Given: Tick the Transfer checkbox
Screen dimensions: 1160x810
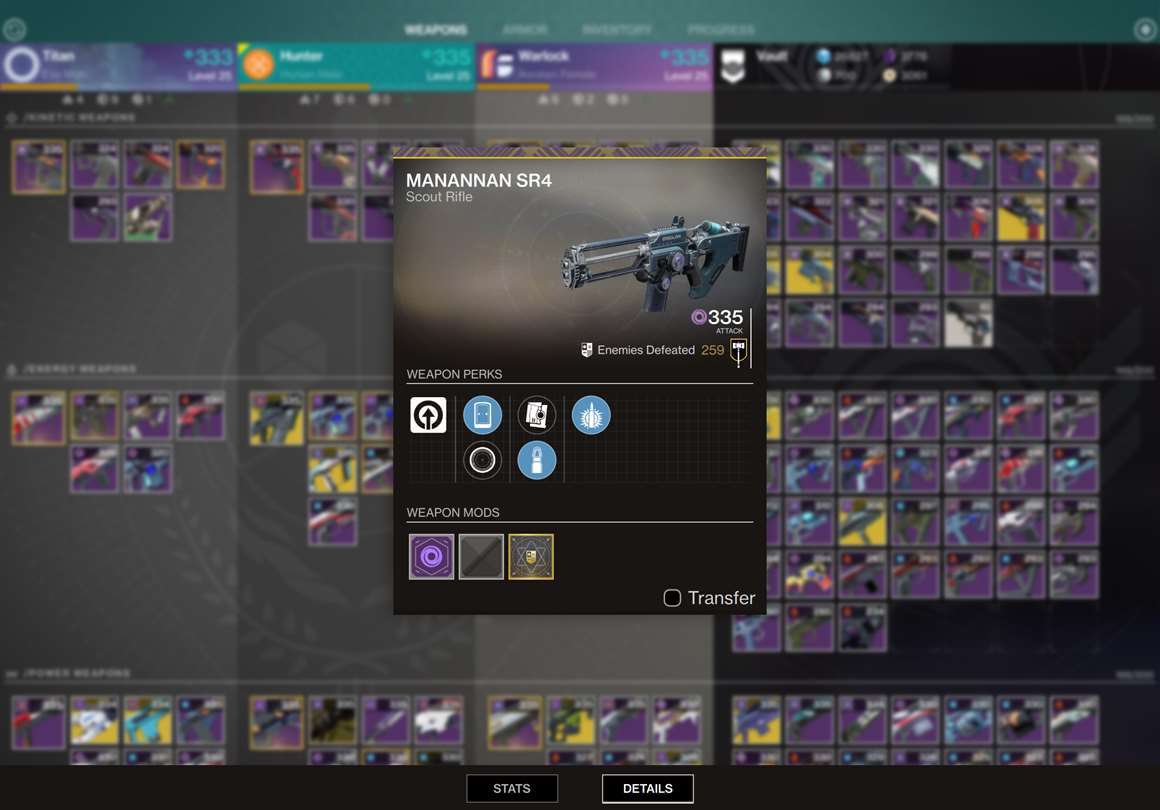Looking at the screenshot, I should 672,598.
